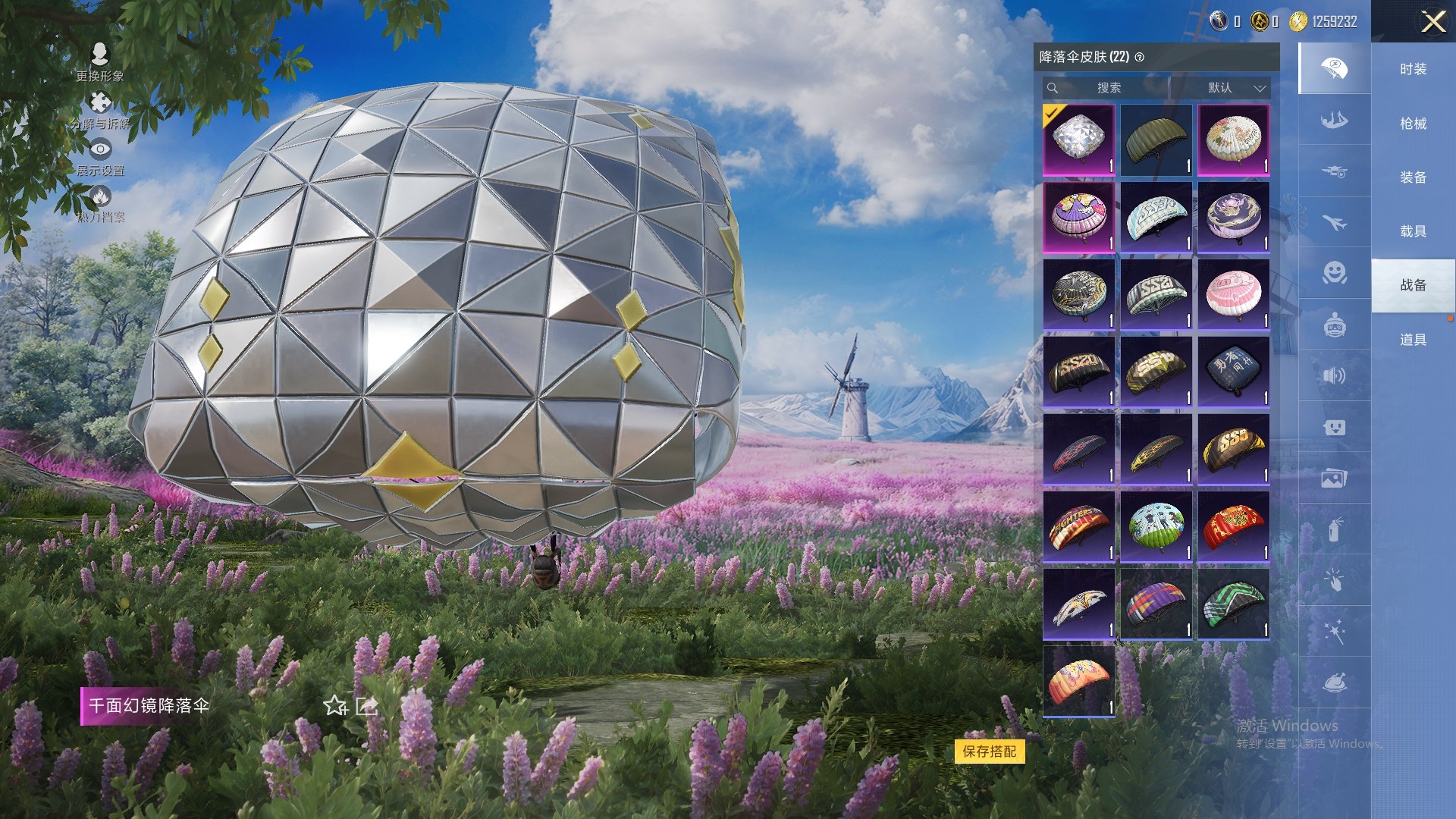The image size is (1456, 819).
Task: Favorite the parachute with the star icon
Action: pyautogui.click(x=334, y=706)
